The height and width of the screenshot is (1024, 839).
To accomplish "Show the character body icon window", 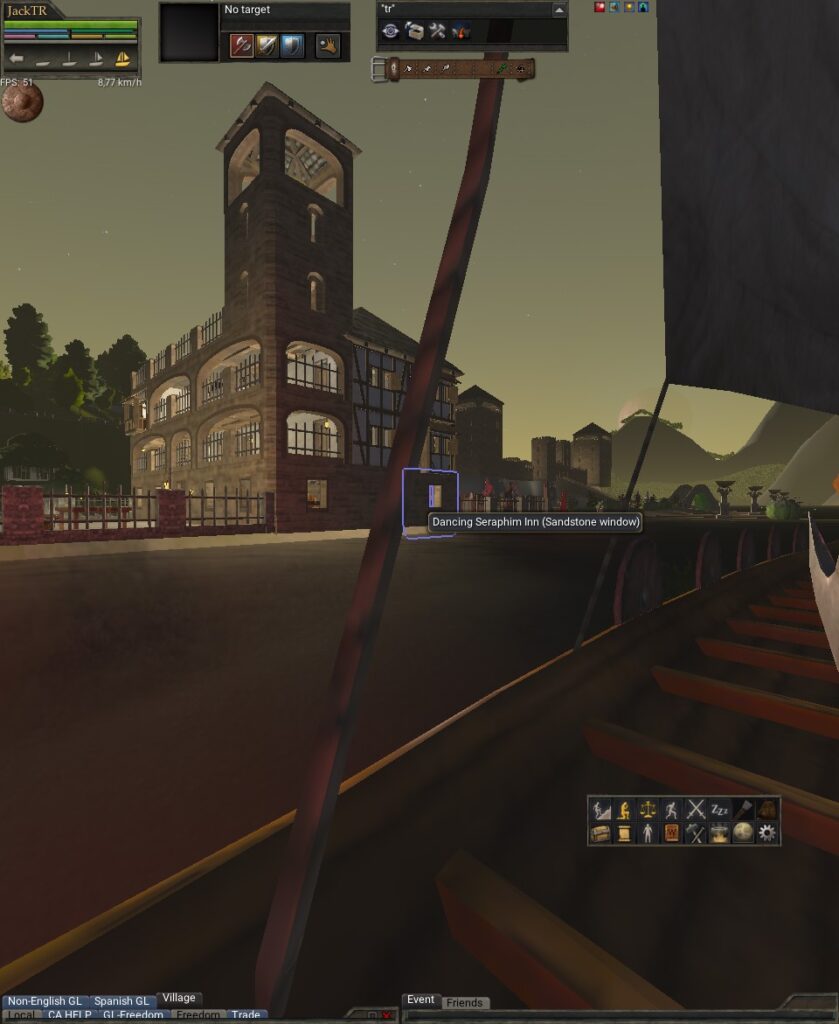I will 648,833.
